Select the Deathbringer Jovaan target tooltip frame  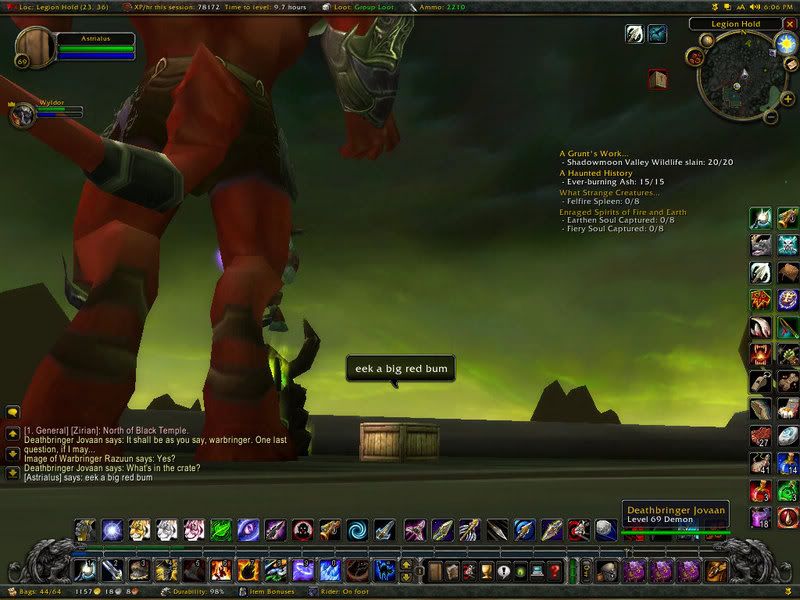673,514
